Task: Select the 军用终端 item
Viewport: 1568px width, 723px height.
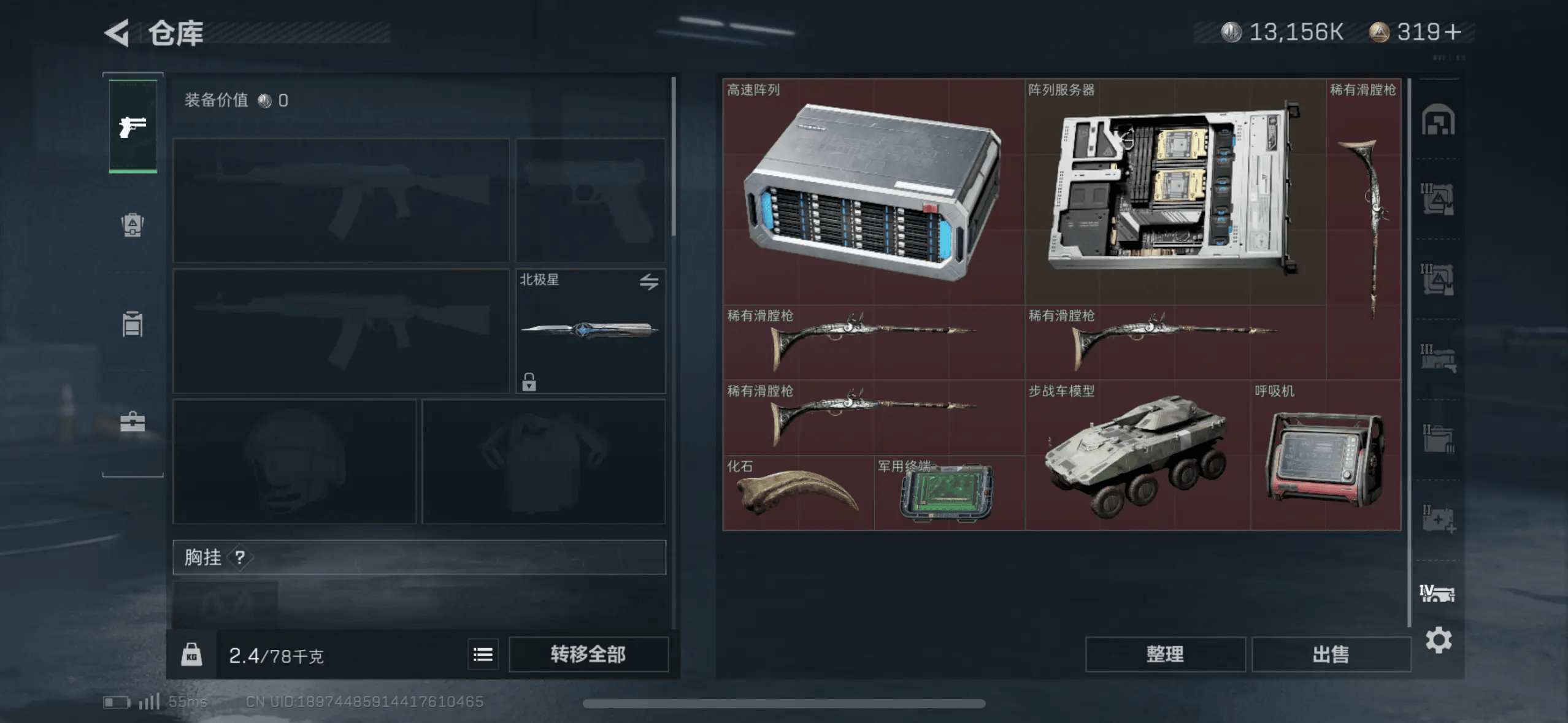Action: (948, 493)
